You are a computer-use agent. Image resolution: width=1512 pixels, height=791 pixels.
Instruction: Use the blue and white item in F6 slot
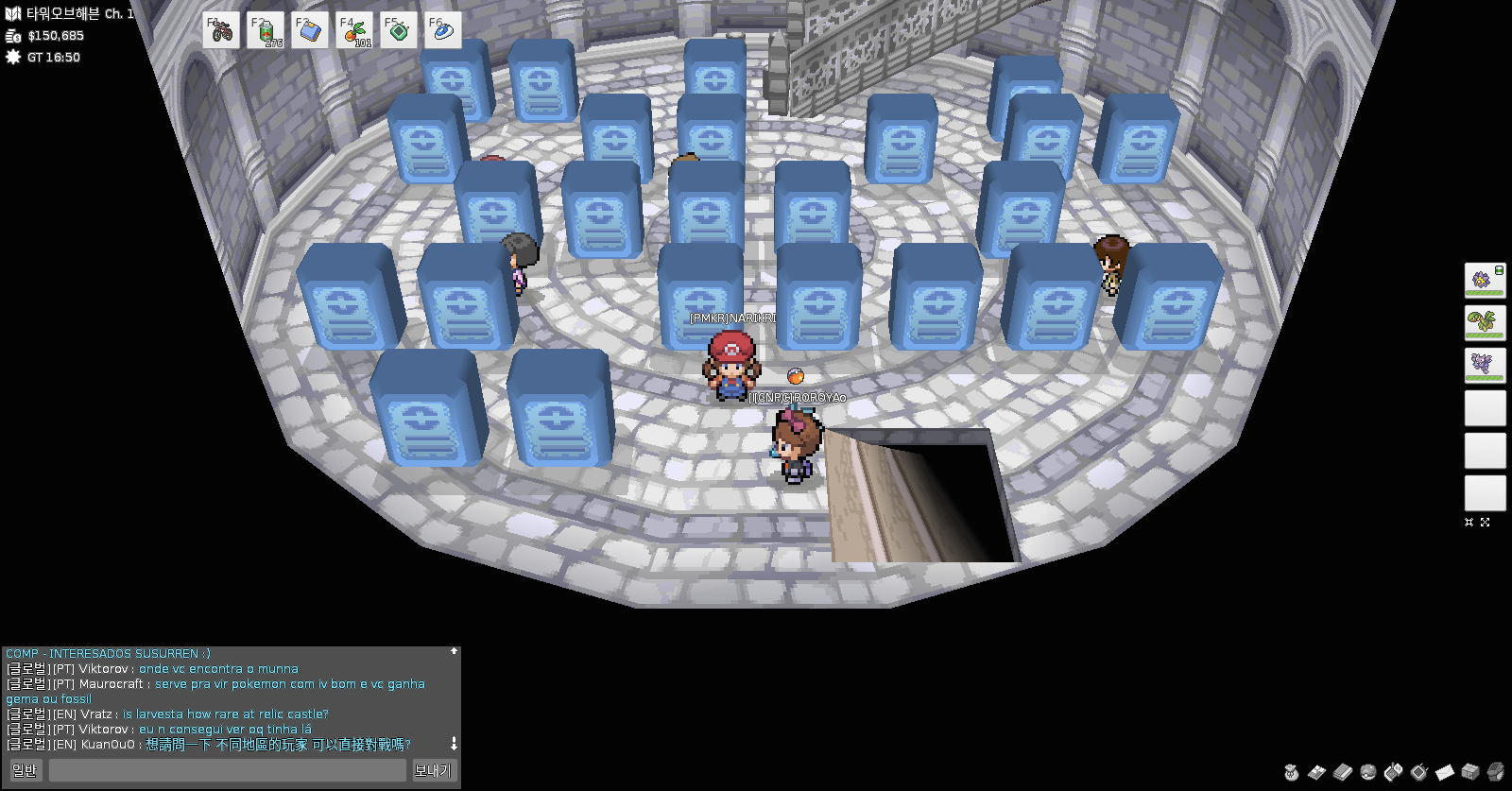click(443, 31)
